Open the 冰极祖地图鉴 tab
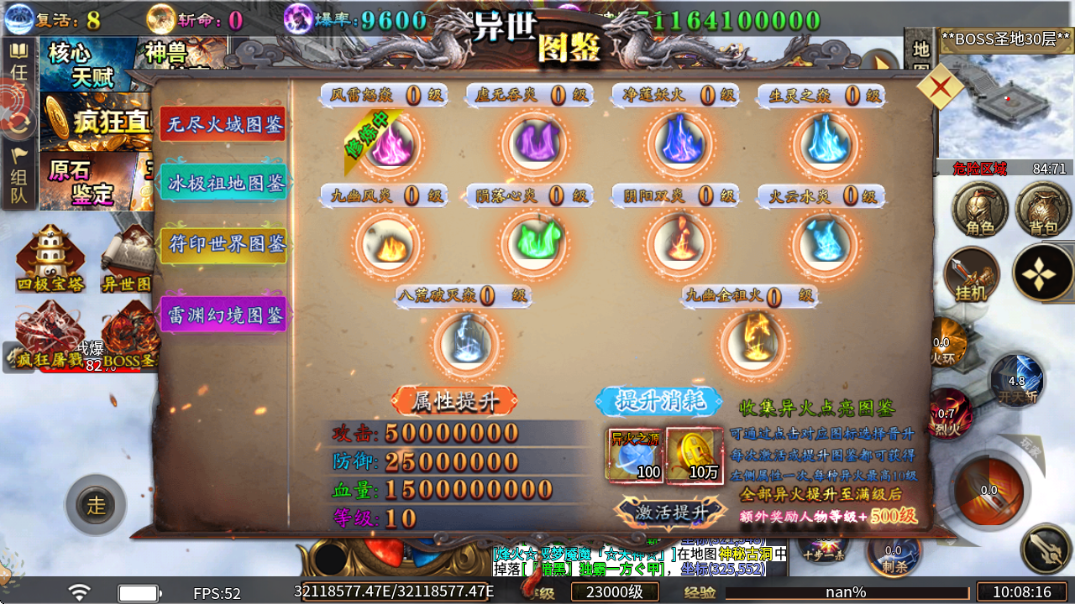 [223, 184]
